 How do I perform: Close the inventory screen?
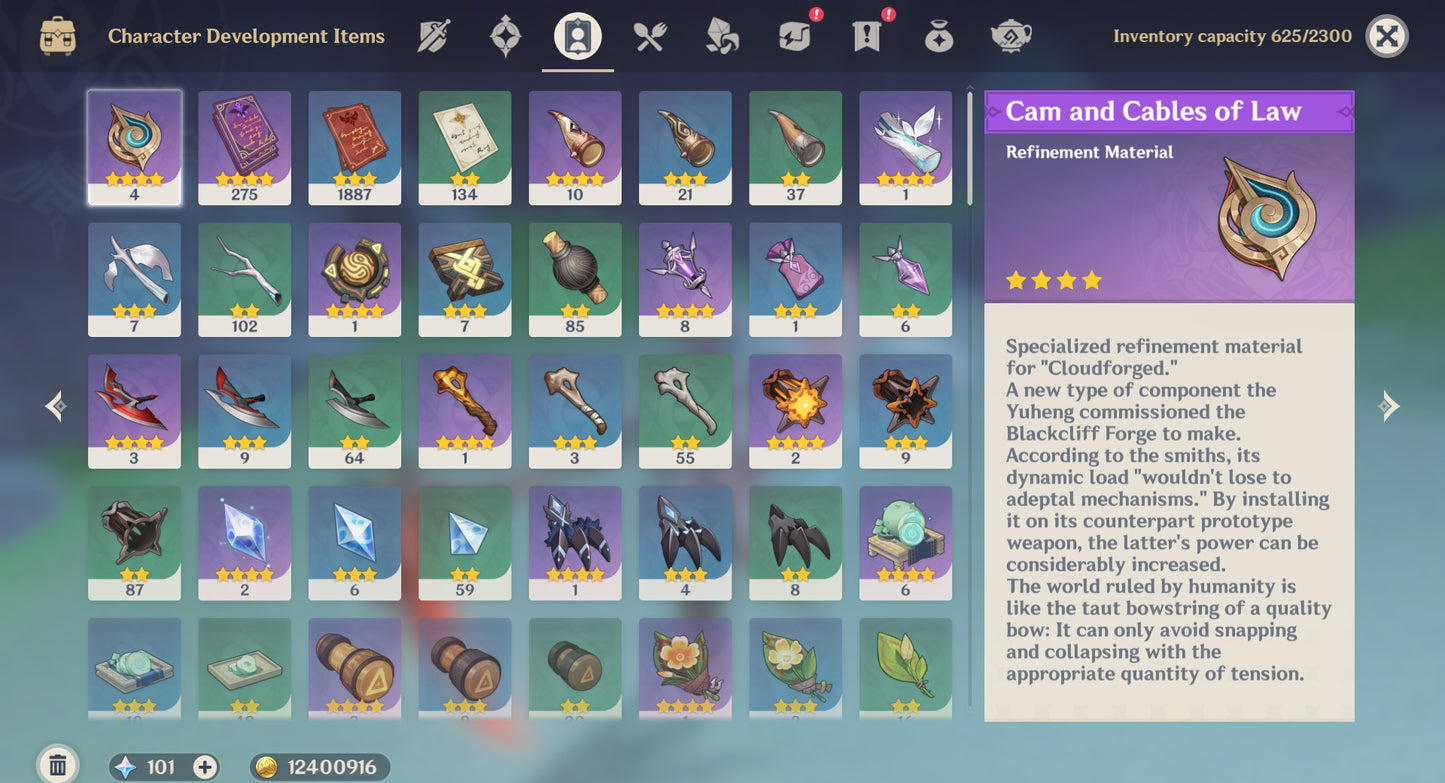pyautogui.click(x=1386, y=37)
